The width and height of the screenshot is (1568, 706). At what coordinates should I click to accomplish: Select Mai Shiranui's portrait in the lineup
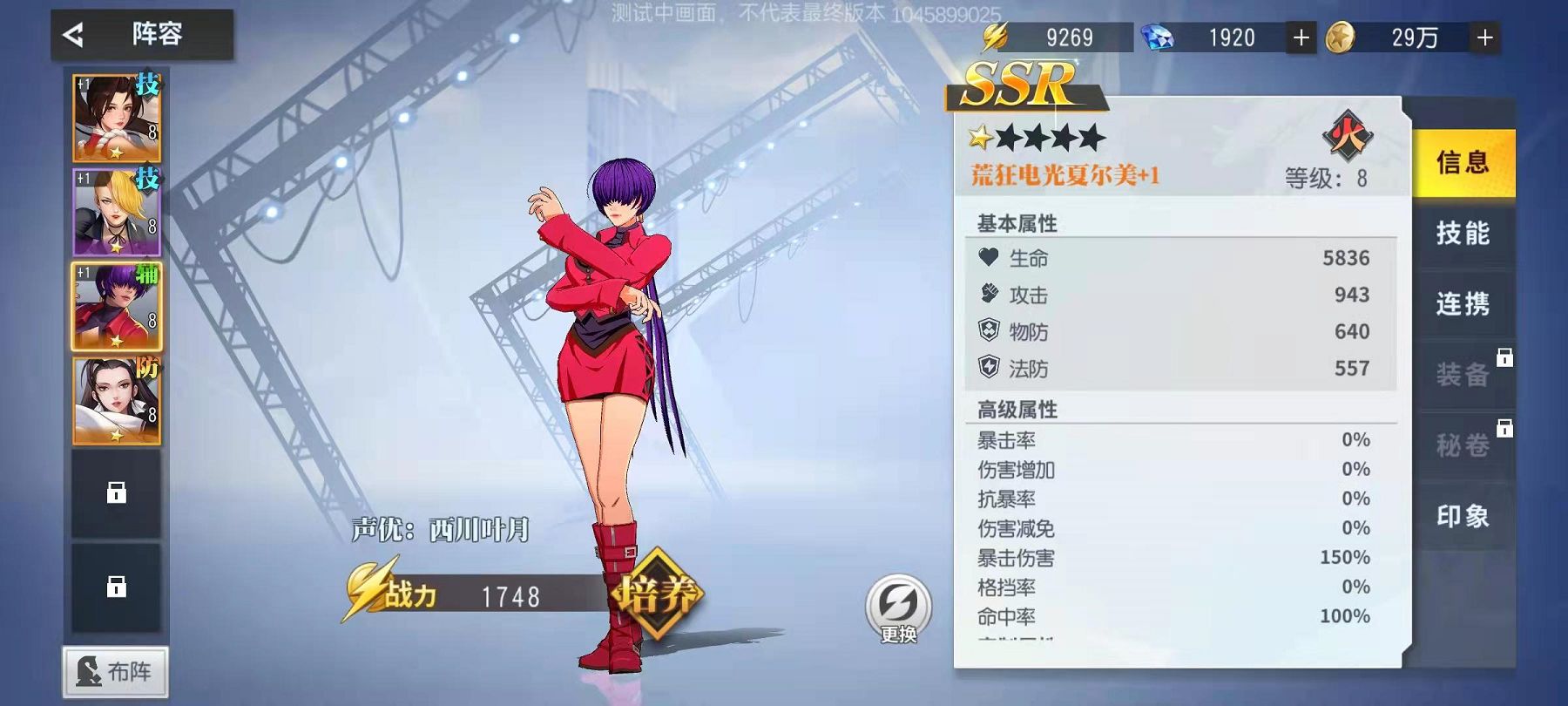click(117, 118)
